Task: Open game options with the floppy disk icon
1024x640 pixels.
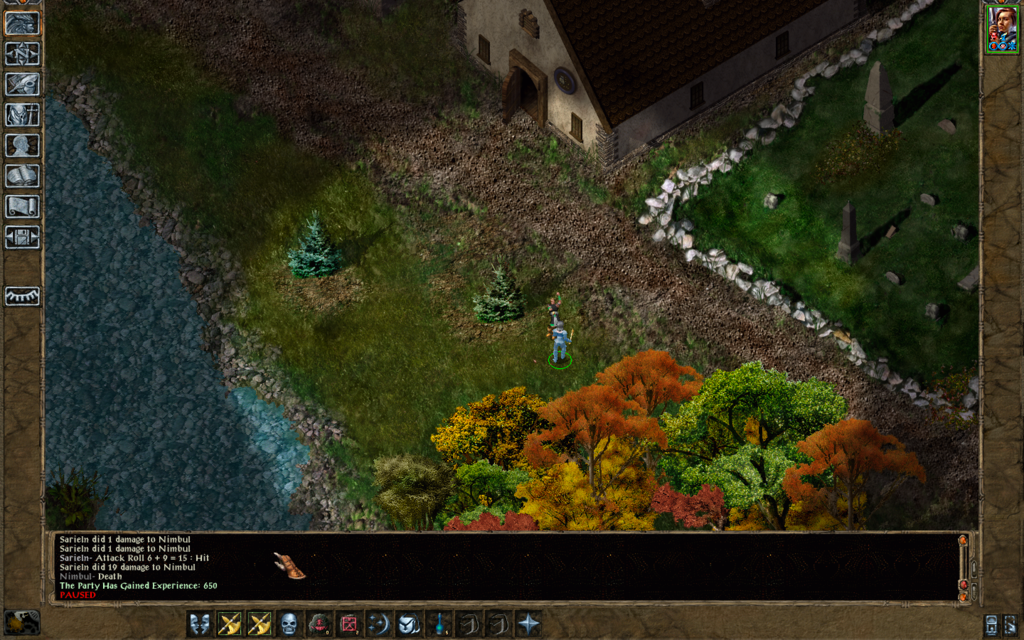Action: pos(22,238)
